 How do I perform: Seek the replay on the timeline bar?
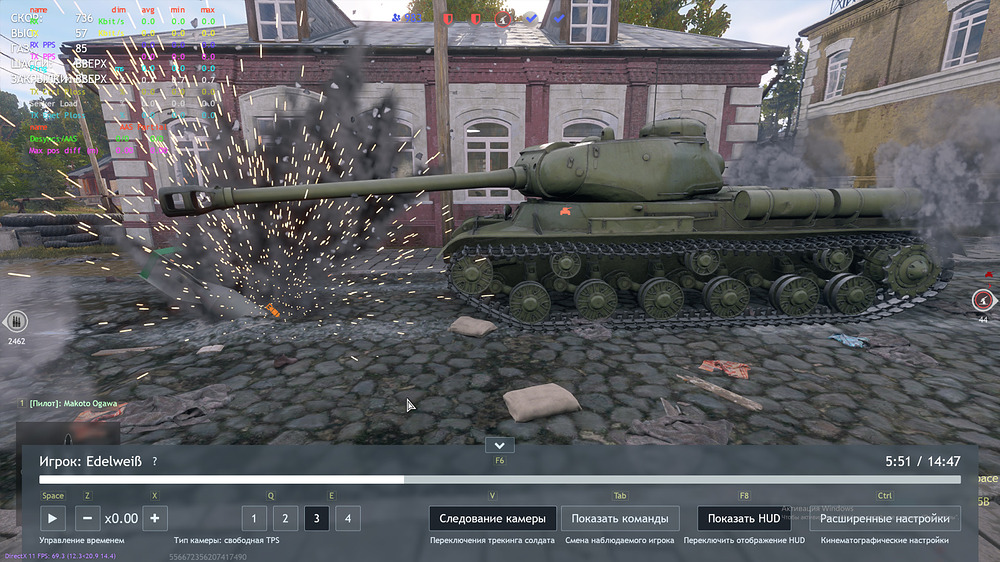point(500,480)
